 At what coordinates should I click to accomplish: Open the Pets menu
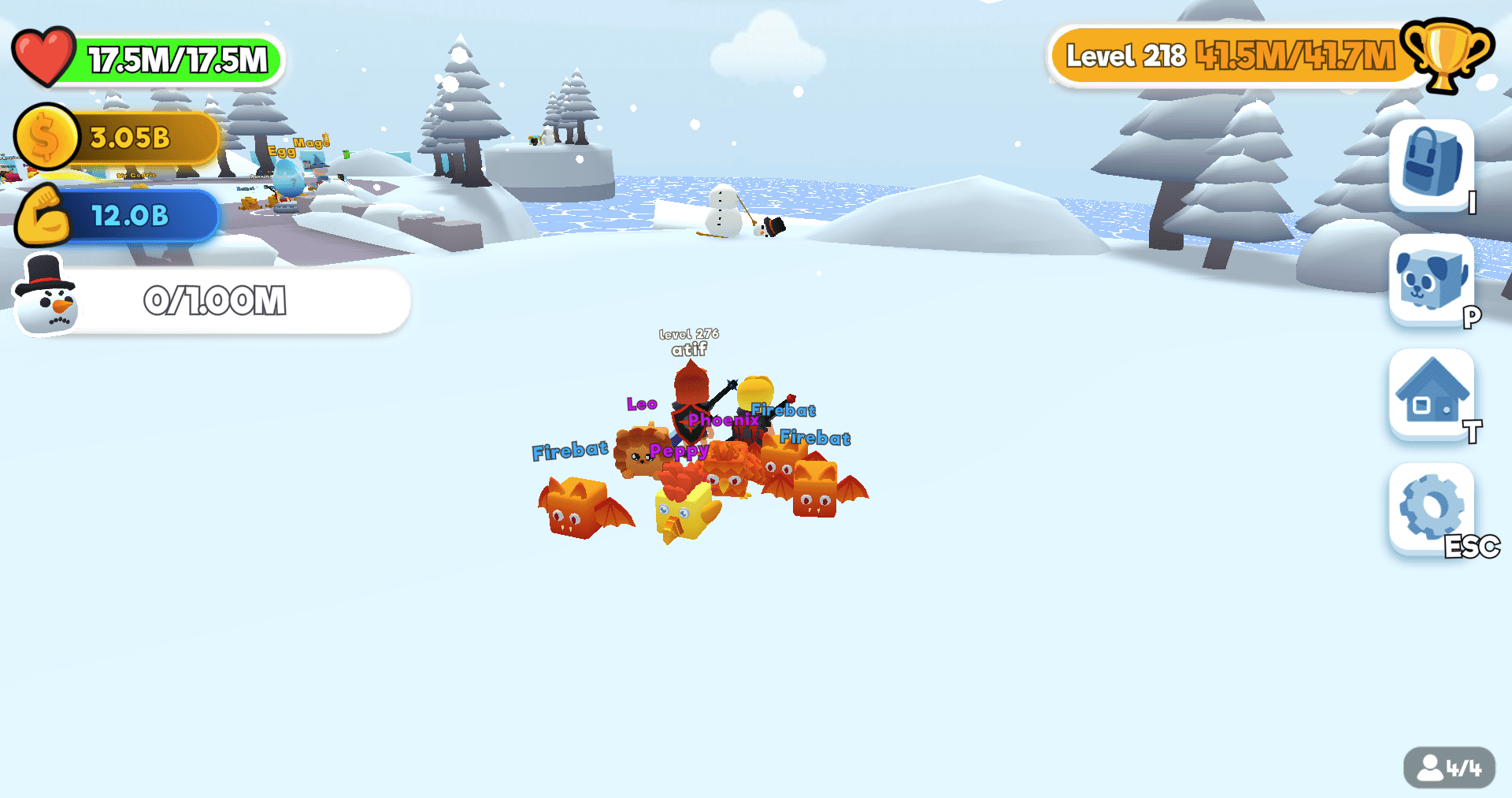click(x=1430, y=281)
